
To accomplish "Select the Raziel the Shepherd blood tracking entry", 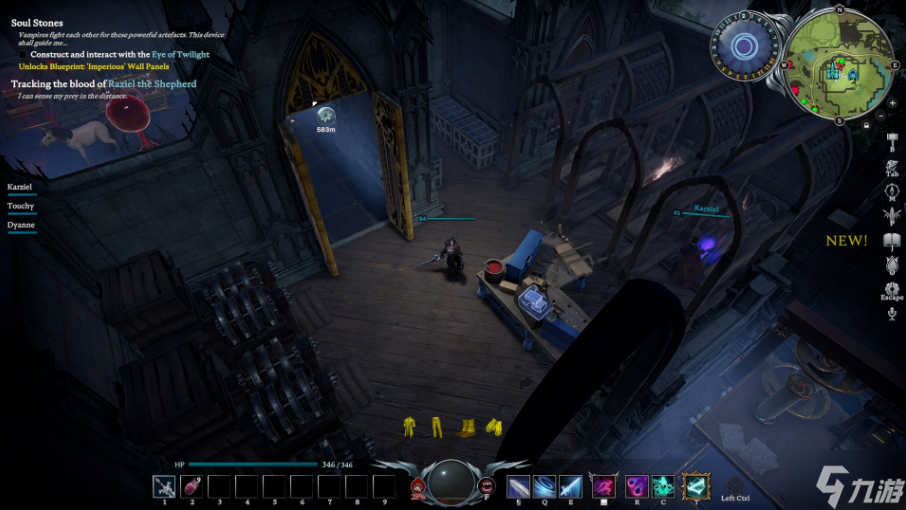I will point(104,84).
